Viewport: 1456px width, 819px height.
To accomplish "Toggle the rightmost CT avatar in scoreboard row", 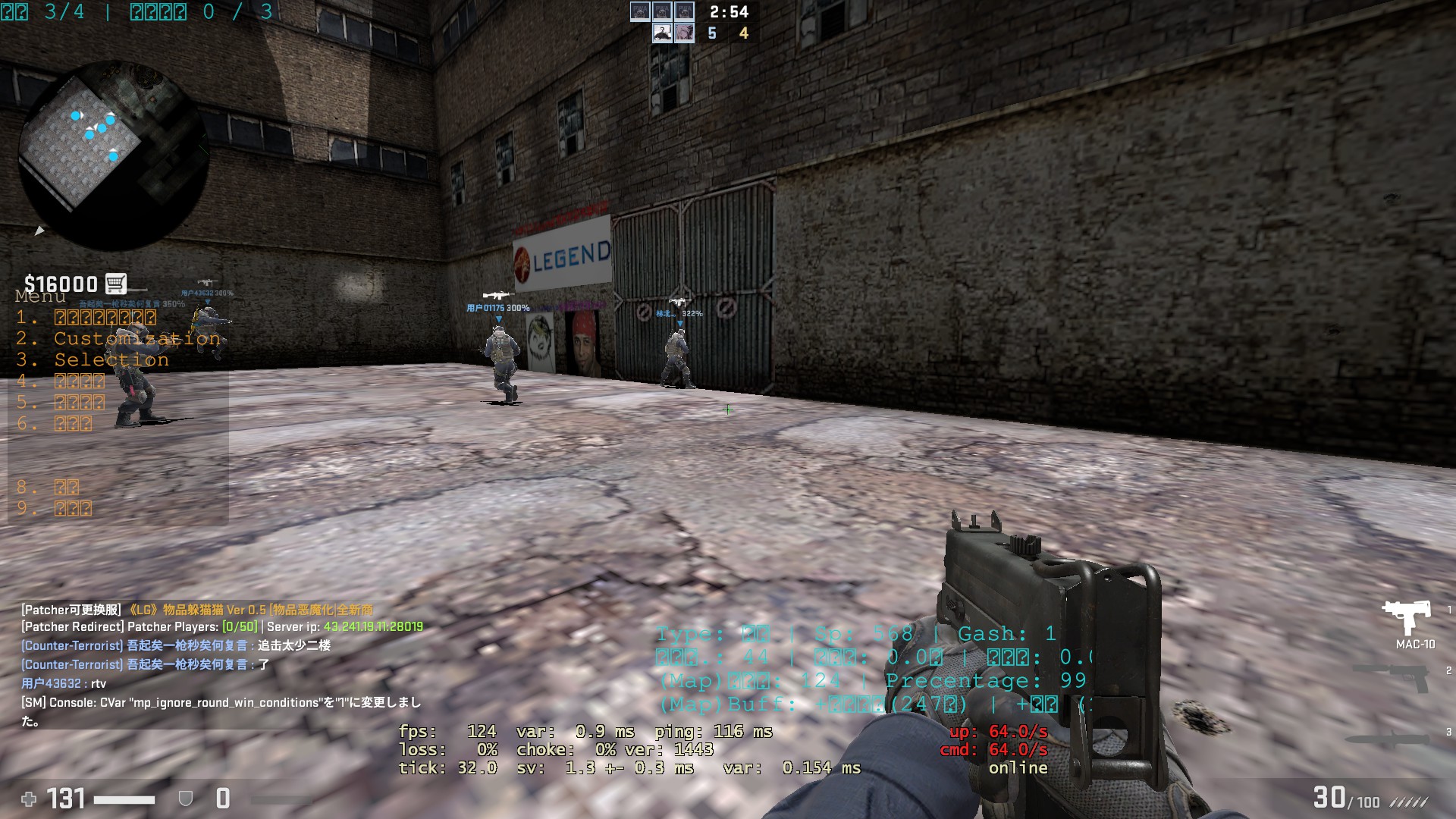I will 686,12.
